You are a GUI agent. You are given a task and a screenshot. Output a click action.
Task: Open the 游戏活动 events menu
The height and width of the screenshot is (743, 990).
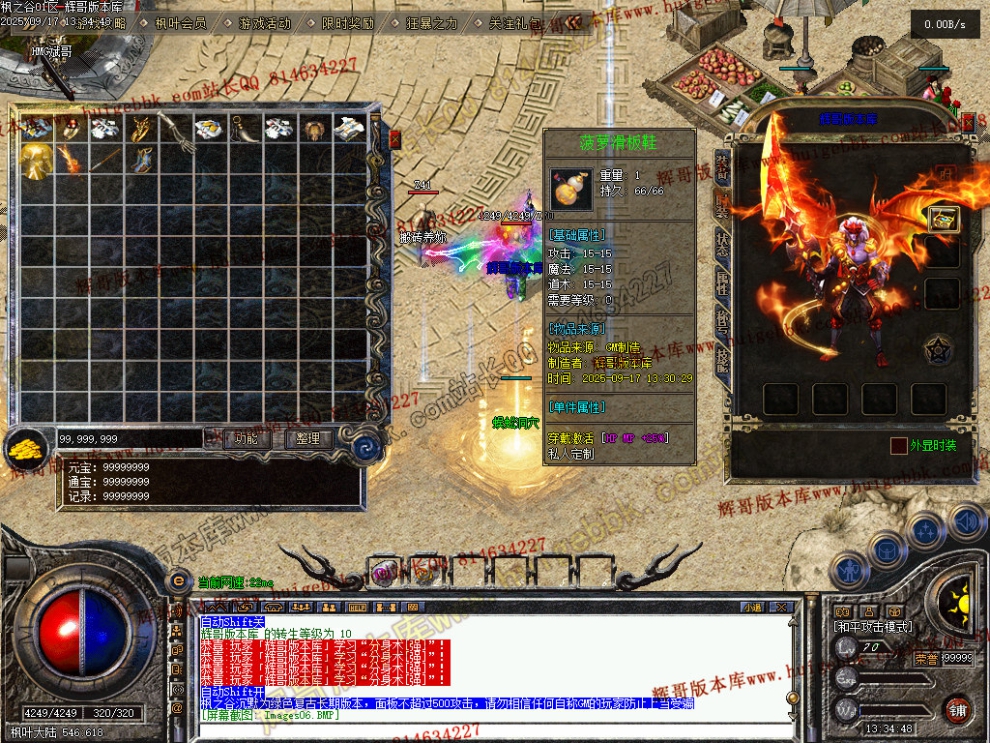tap(265, 22)
